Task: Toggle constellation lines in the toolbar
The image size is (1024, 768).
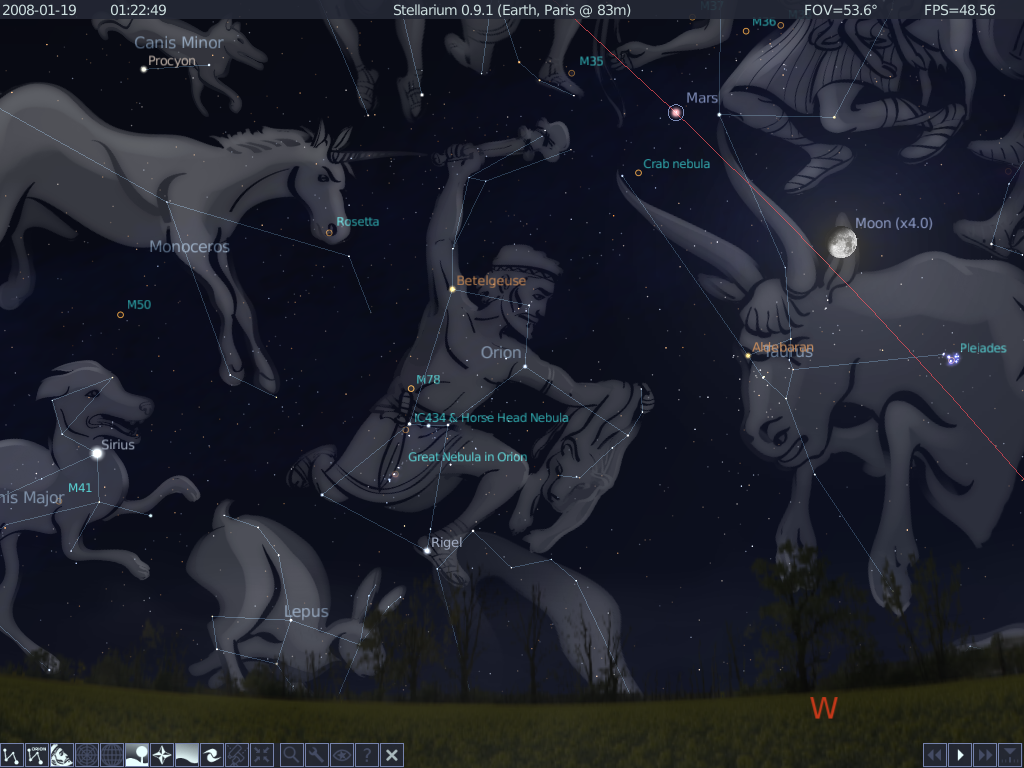Action: pyautogui.click(x=12, y=755)
